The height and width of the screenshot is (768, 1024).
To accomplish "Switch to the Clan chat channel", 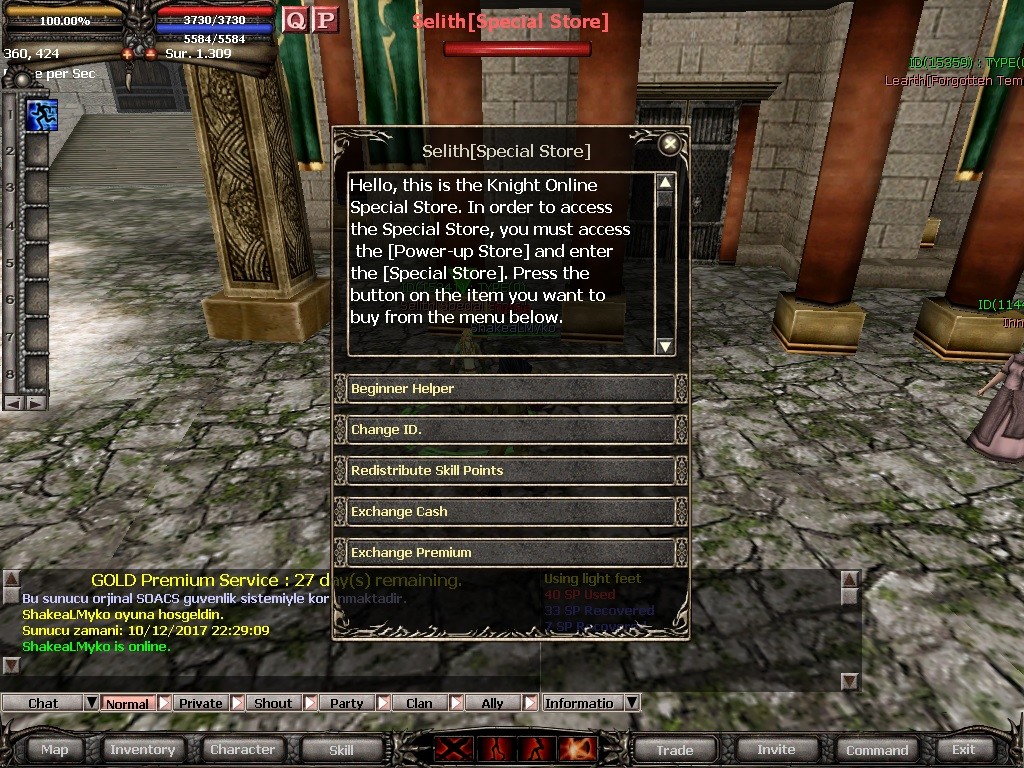I will [419, 703].
